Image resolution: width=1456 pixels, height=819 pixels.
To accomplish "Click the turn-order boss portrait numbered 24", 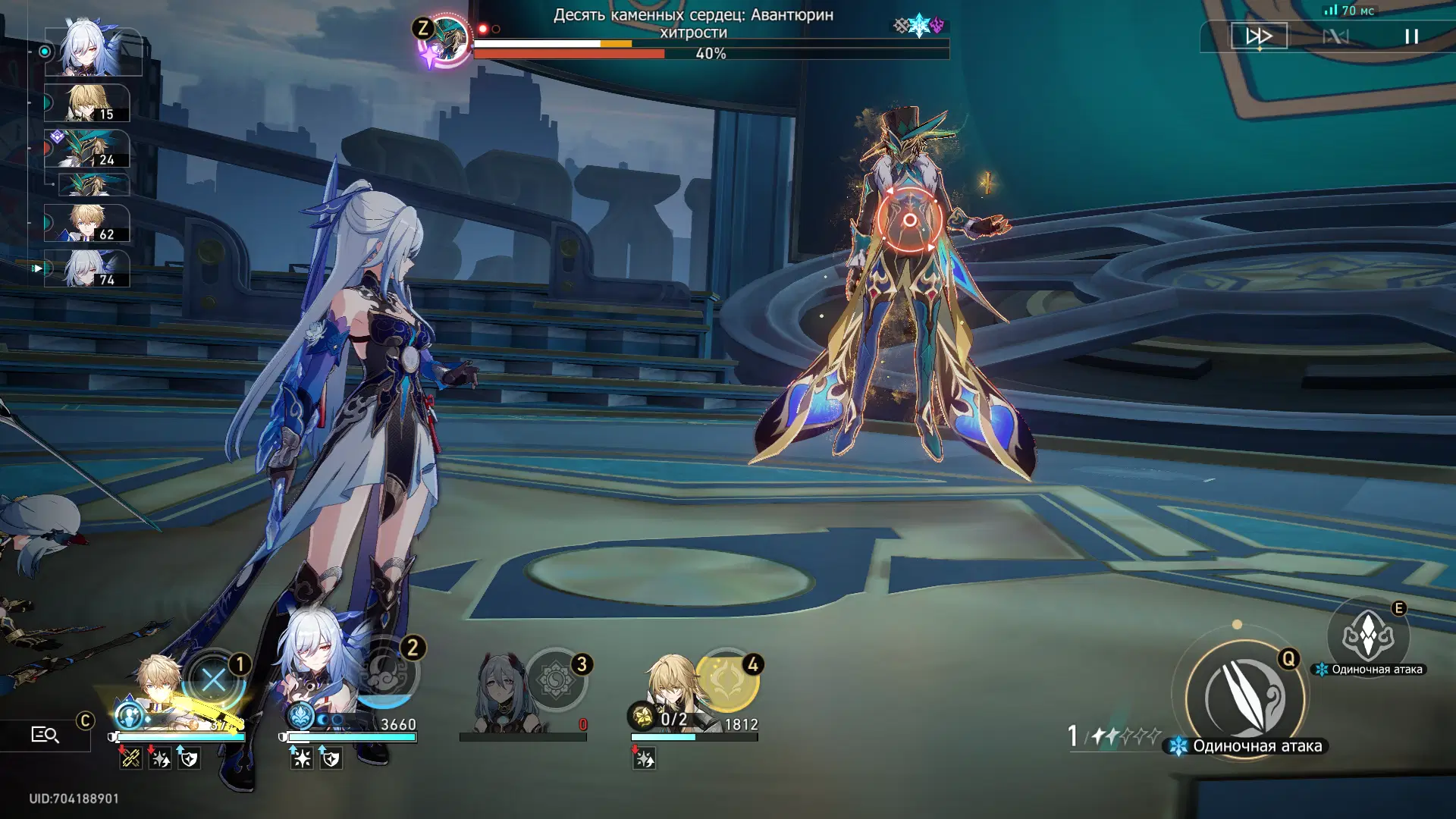I will [x=87, y=149].
